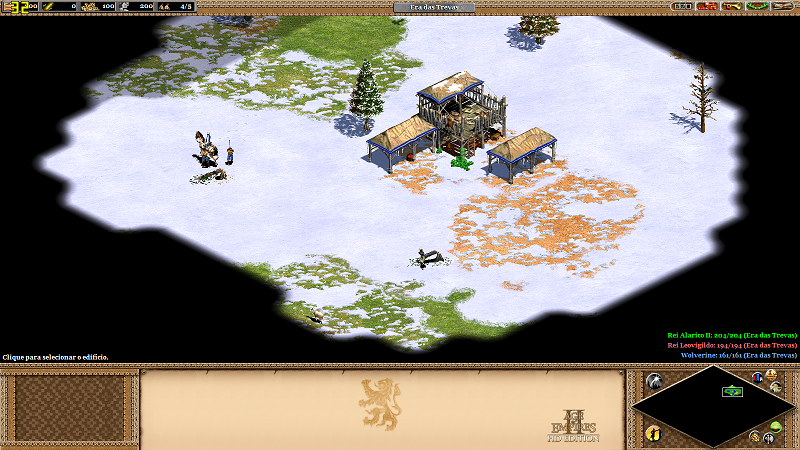Select the idle villager button

653,432
